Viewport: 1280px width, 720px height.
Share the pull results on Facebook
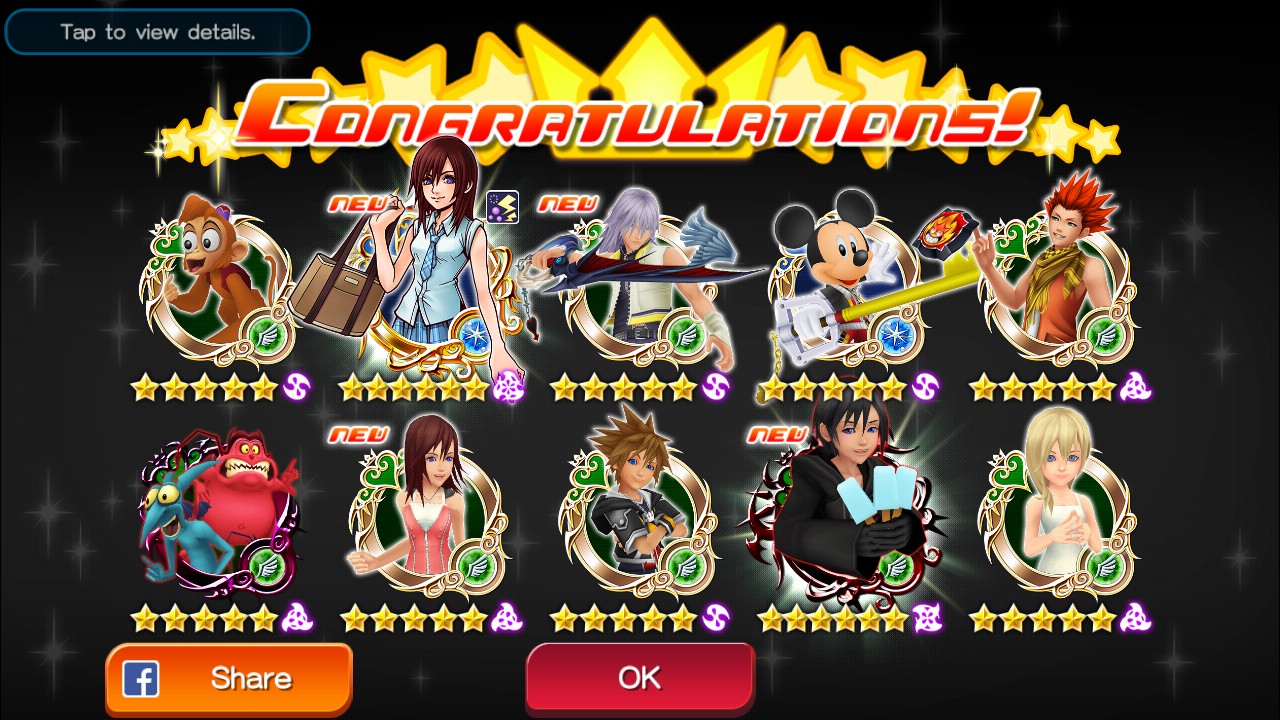(229, 679)
